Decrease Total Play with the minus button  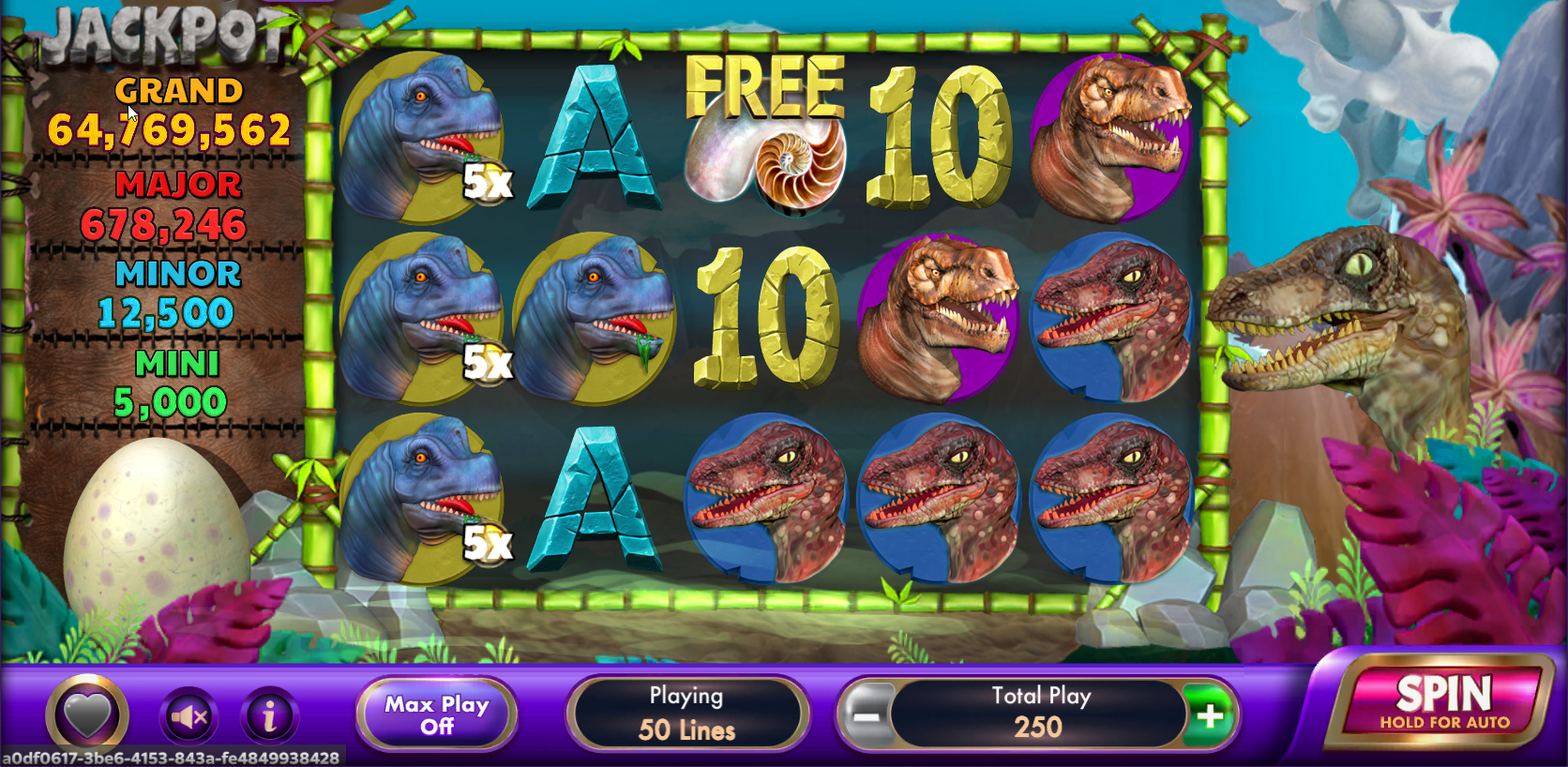pyautogui.click(x=868, y=714)
